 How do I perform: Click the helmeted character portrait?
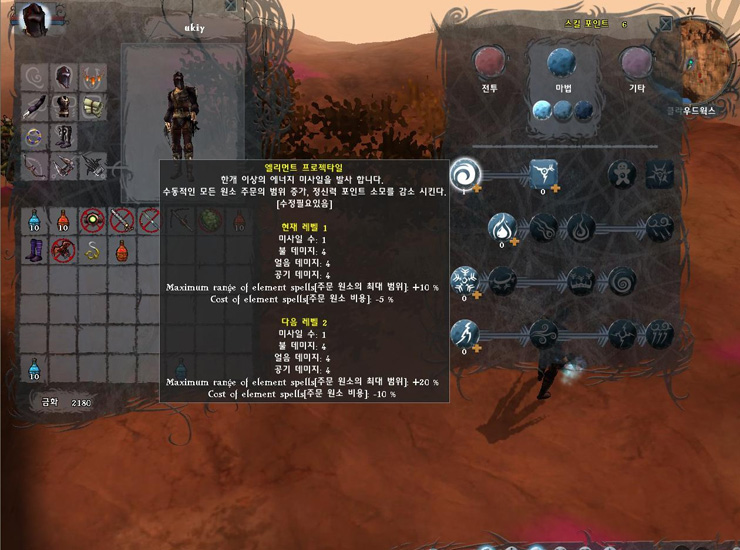click(x=35, y=18)
